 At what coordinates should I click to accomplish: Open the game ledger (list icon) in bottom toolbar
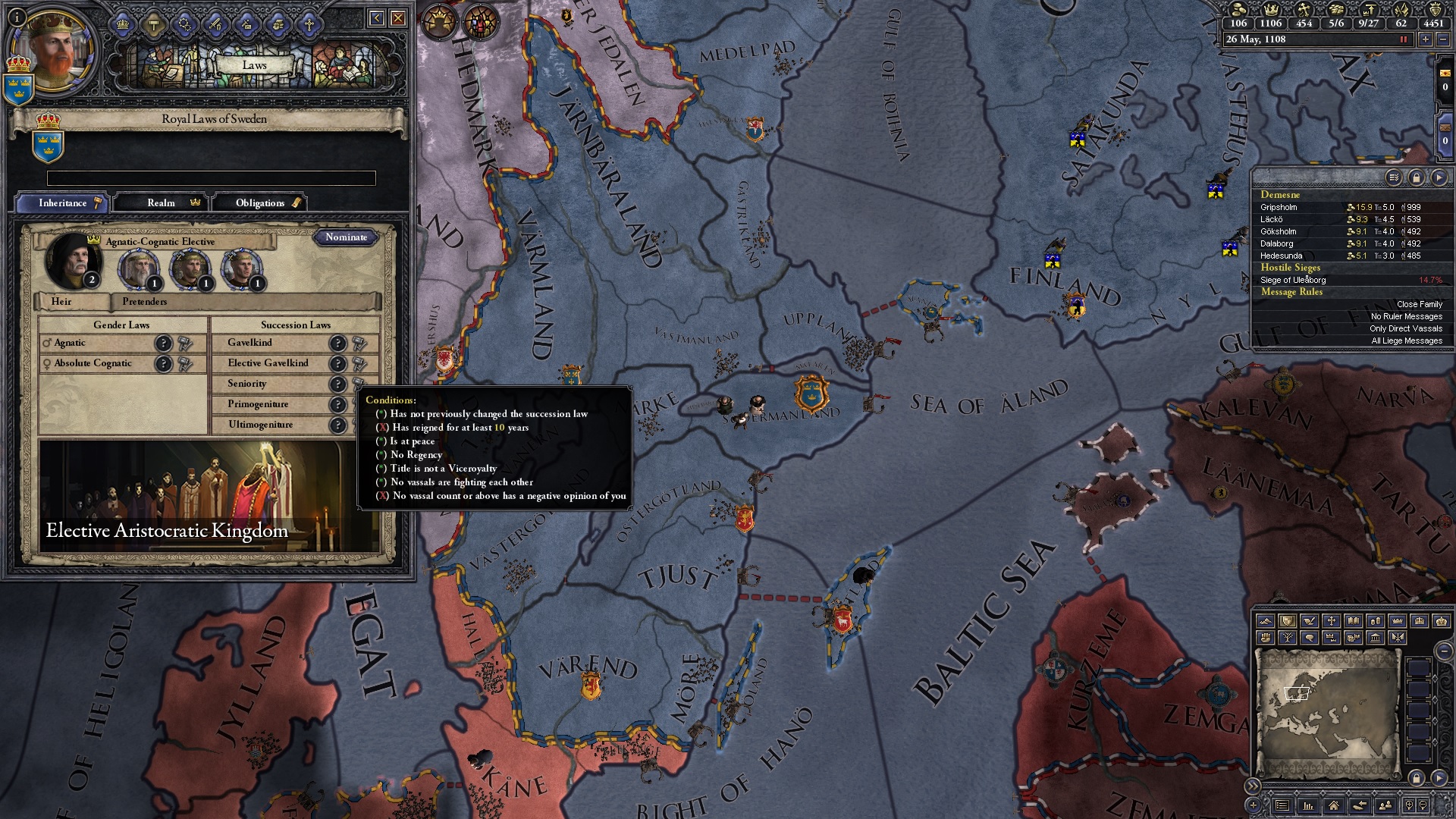click(x=1284, y=805)
